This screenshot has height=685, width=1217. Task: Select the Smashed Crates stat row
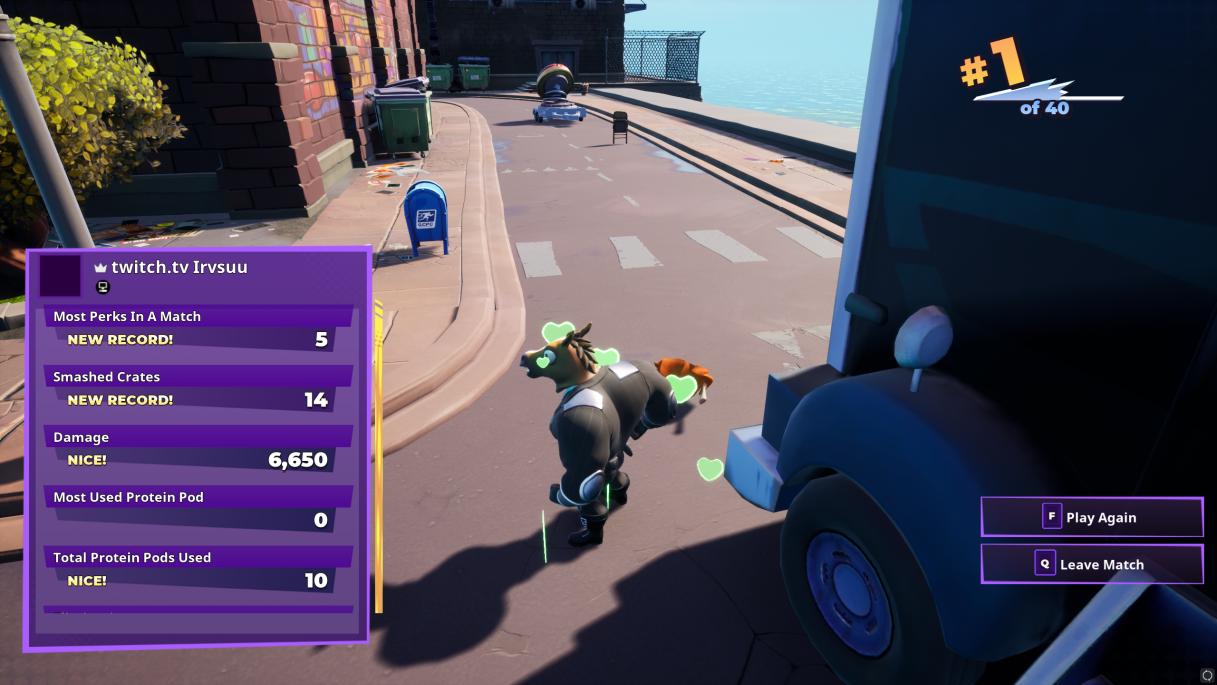coord(198,388)
